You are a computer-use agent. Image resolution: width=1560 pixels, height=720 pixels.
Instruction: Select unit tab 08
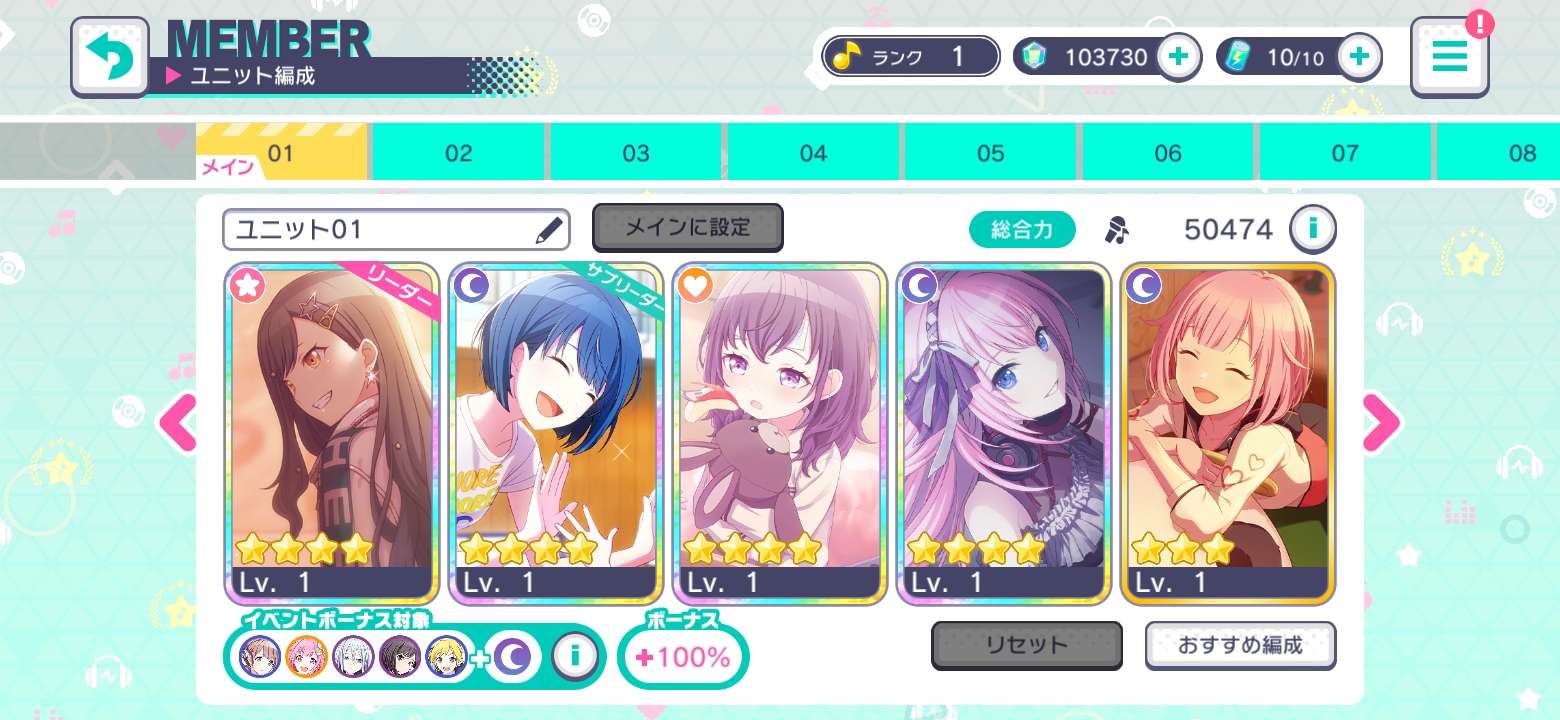(1522, 152)
